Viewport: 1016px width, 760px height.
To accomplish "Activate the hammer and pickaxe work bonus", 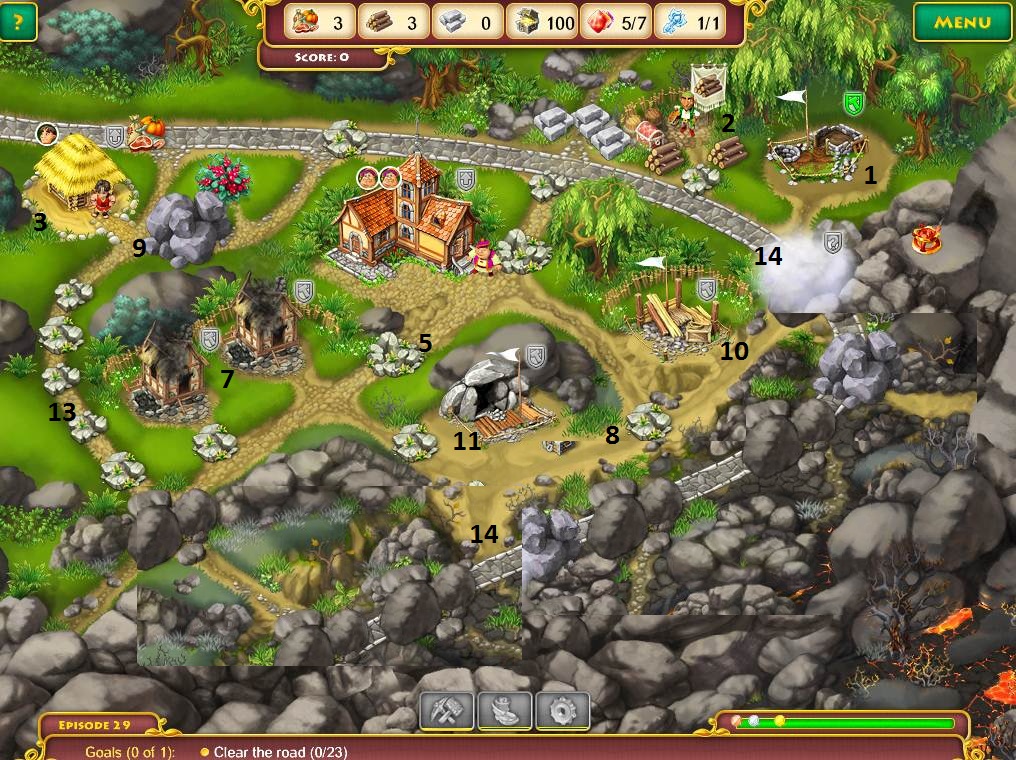I will tap(446, 710).
